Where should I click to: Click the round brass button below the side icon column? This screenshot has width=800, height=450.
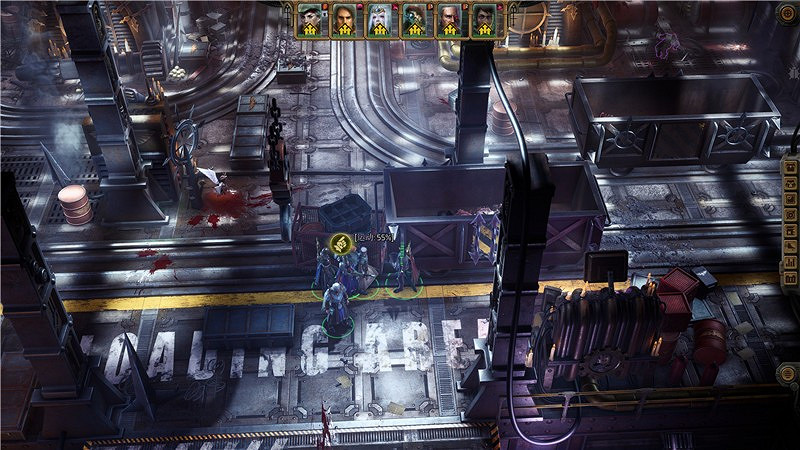point(789,373)
